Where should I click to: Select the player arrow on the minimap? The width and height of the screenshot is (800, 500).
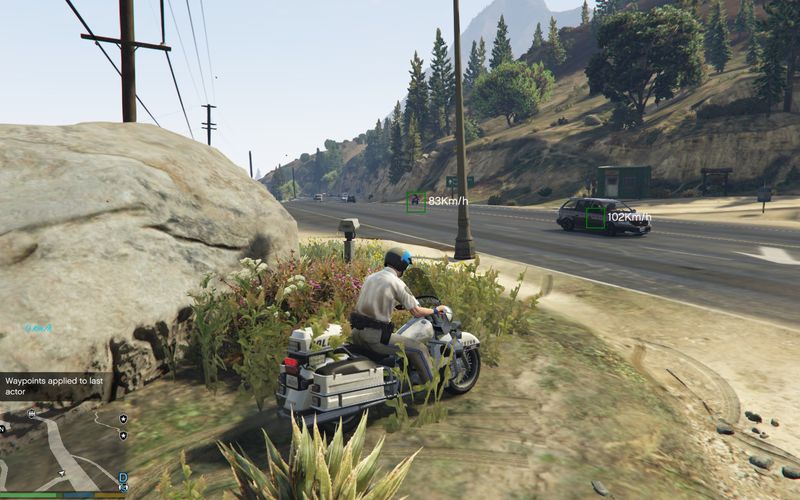click(x=62, y=473)
